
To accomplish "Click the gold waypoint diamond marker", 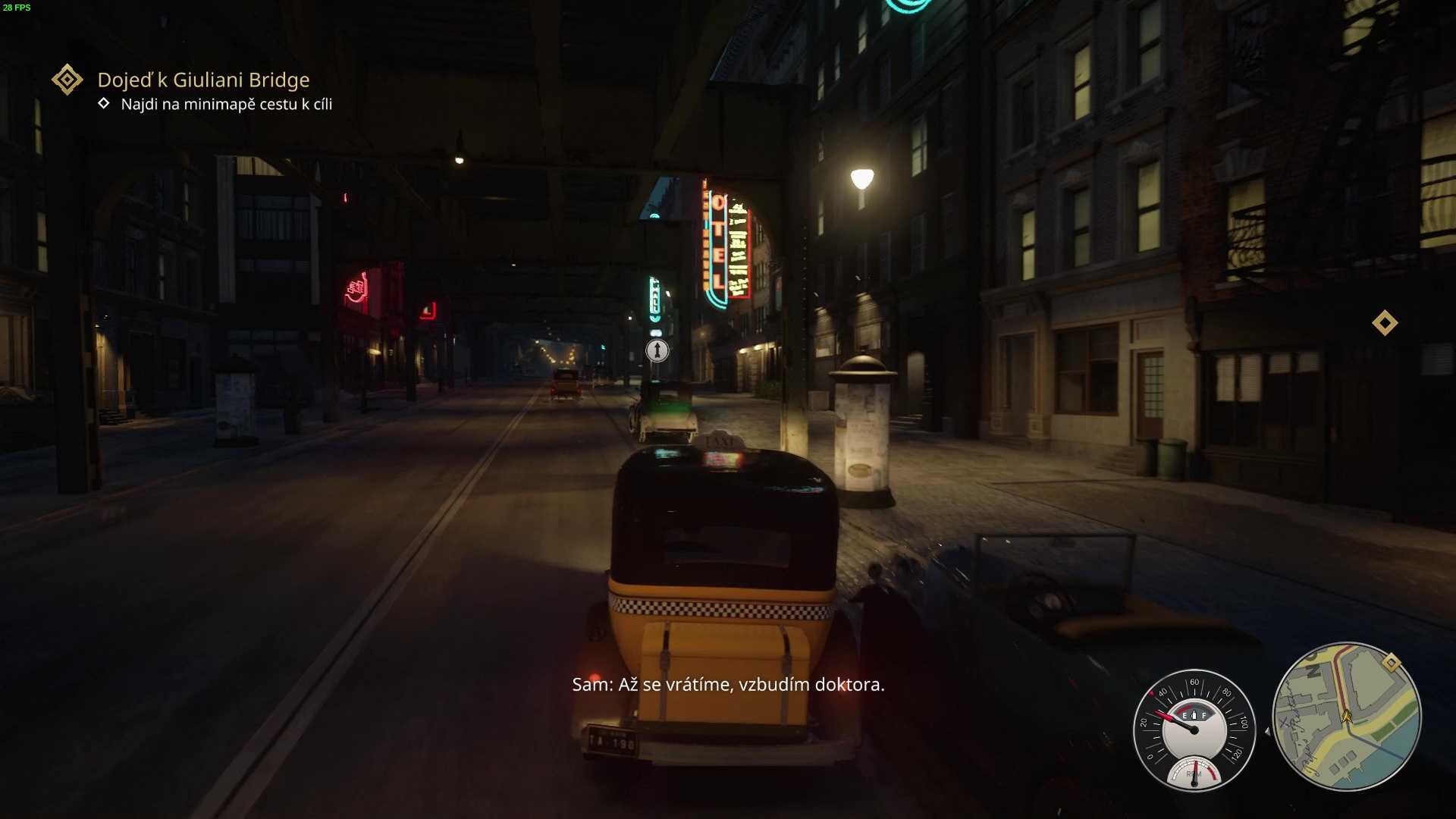I will pos(1385,323).
